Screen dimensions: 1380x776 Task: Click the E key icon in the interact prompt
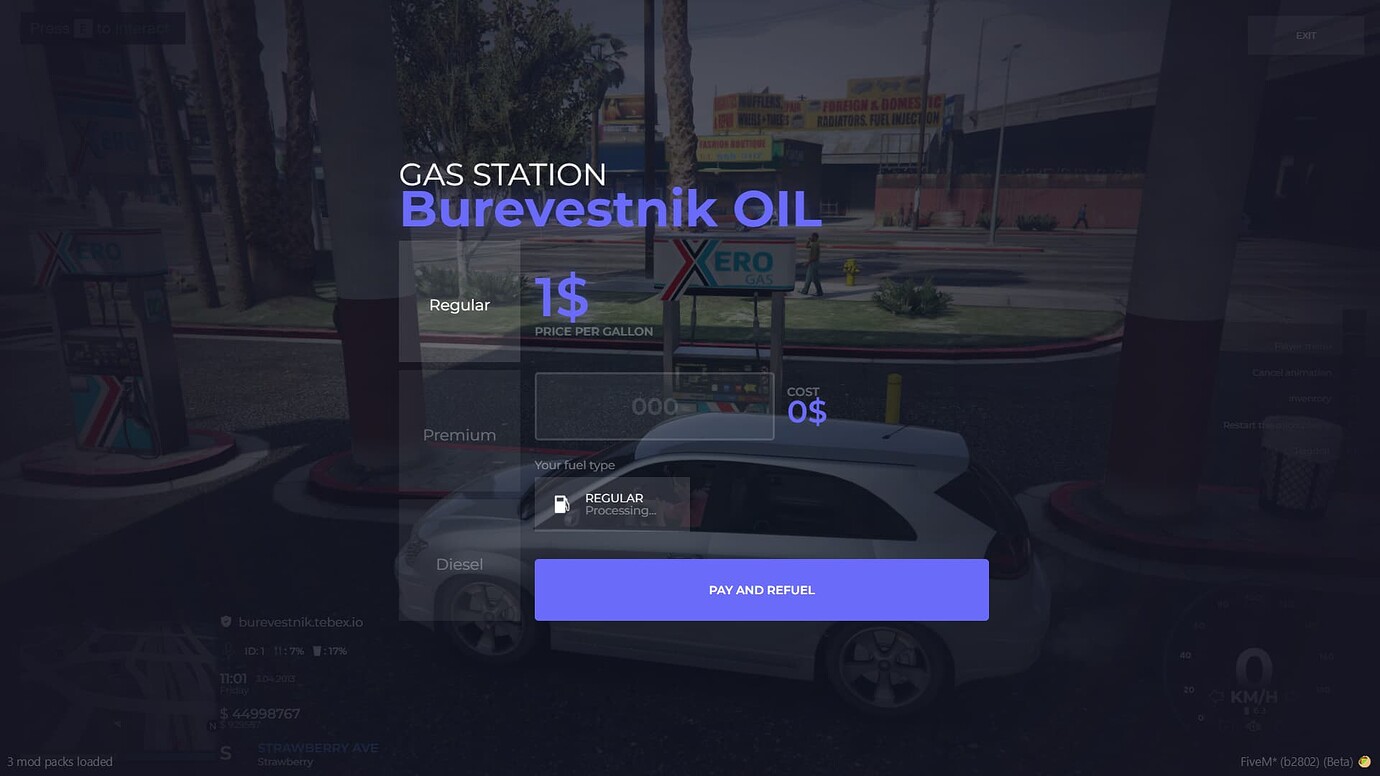[x=81, y=27]
